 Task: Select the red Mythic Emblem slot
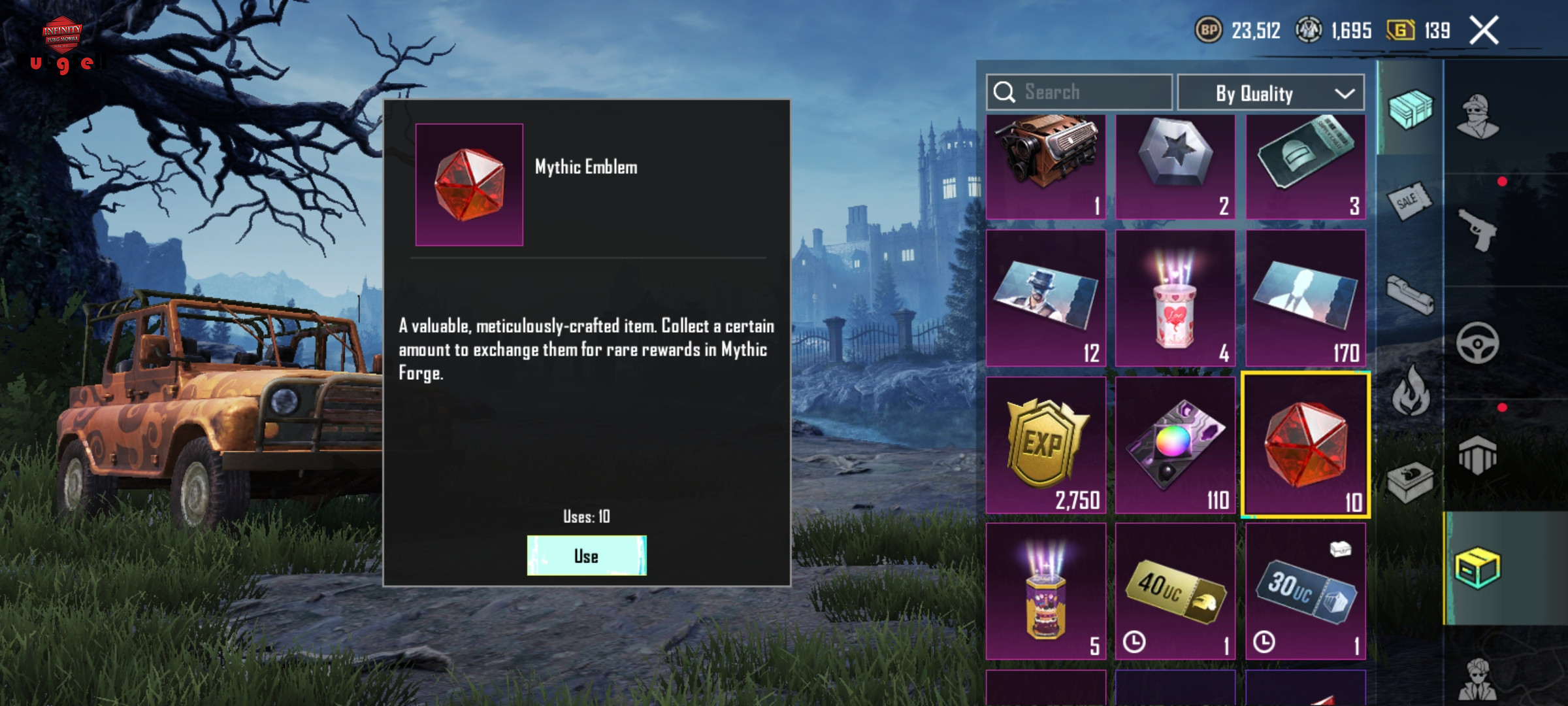[x=1305, y=445]
